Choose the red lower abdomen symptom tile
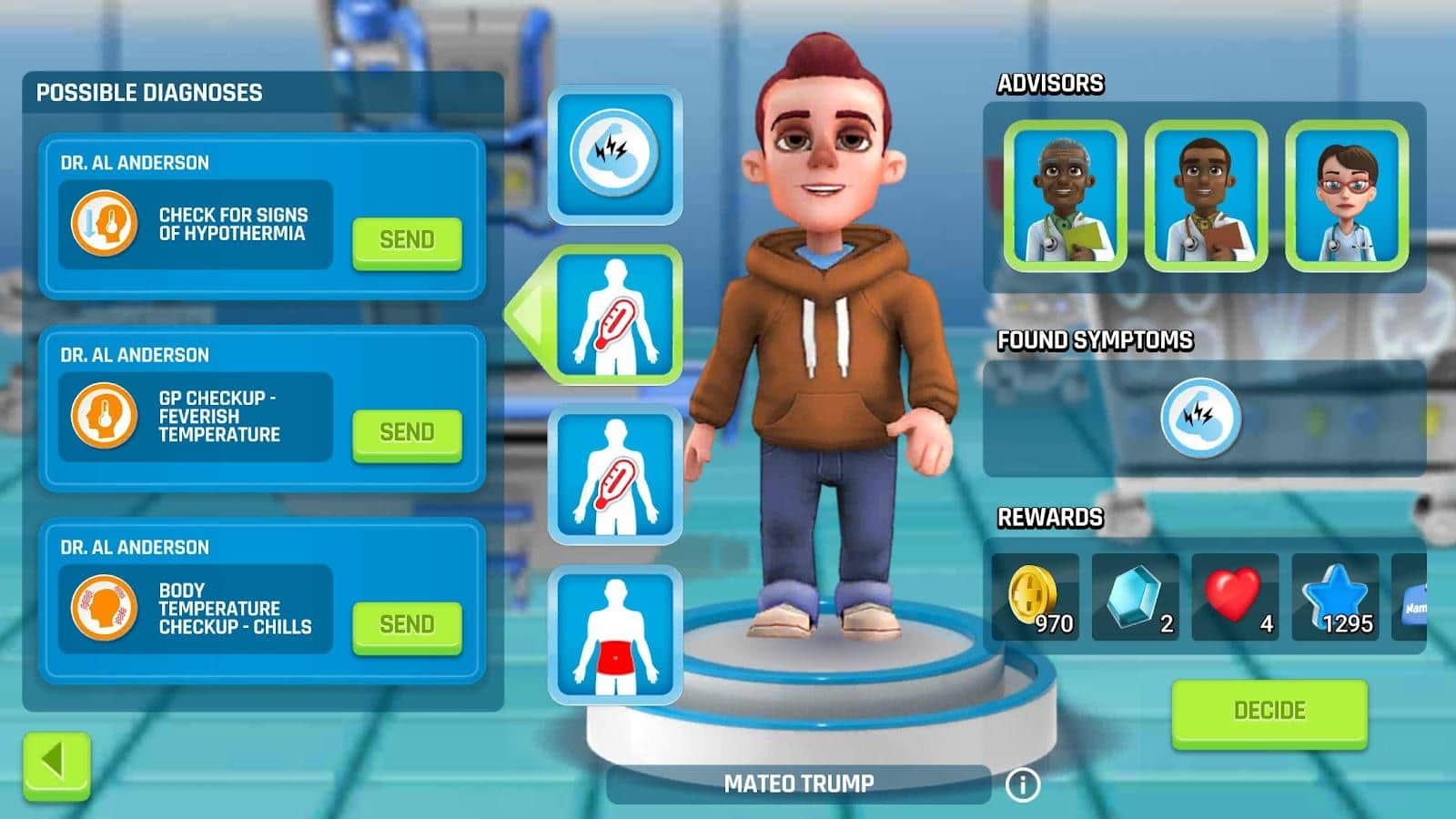The image size is (1456, 819). click(x=615, y=634)
